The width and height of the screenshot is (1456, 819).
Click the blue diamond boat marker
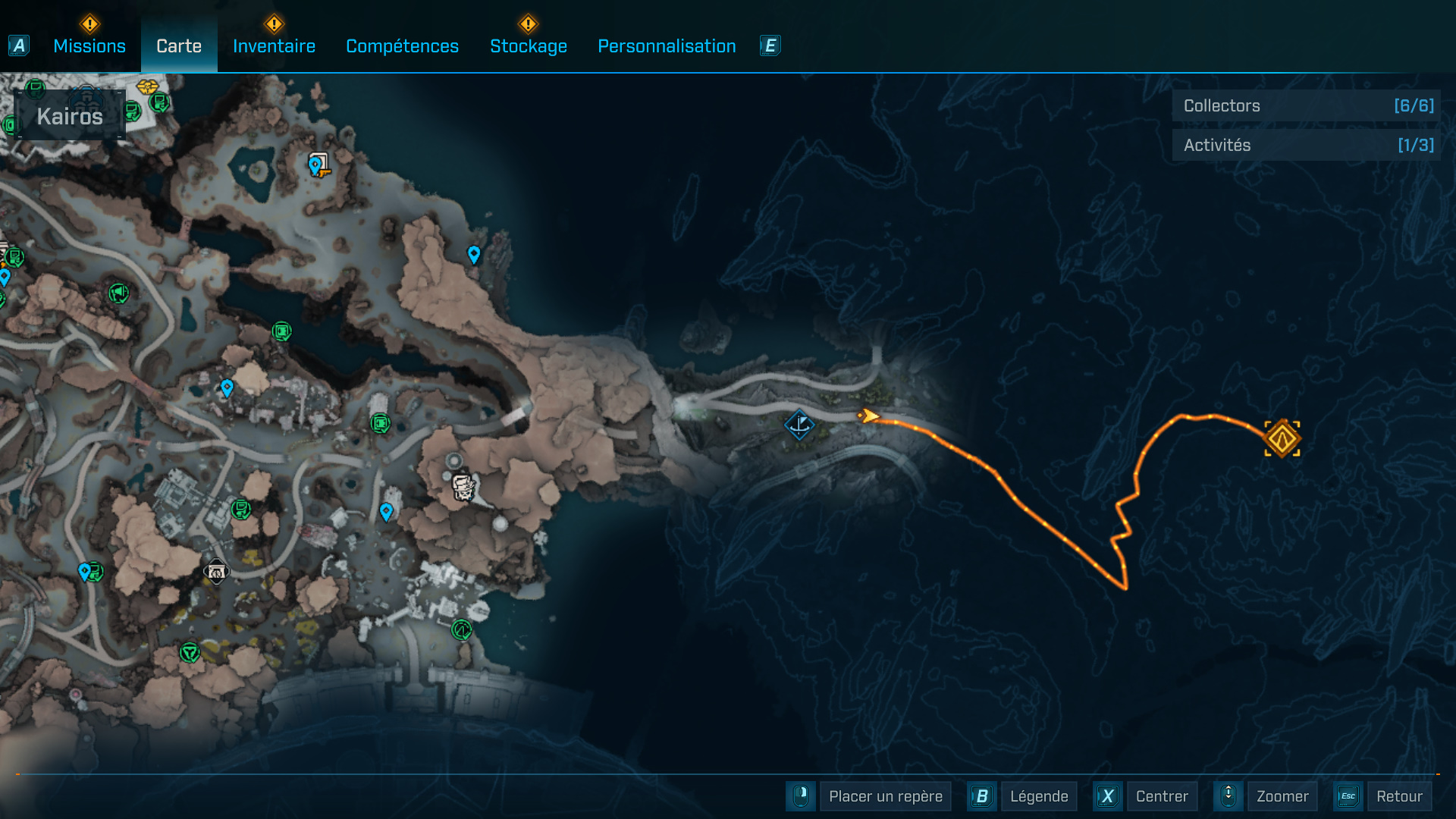[x=799, y=425]
